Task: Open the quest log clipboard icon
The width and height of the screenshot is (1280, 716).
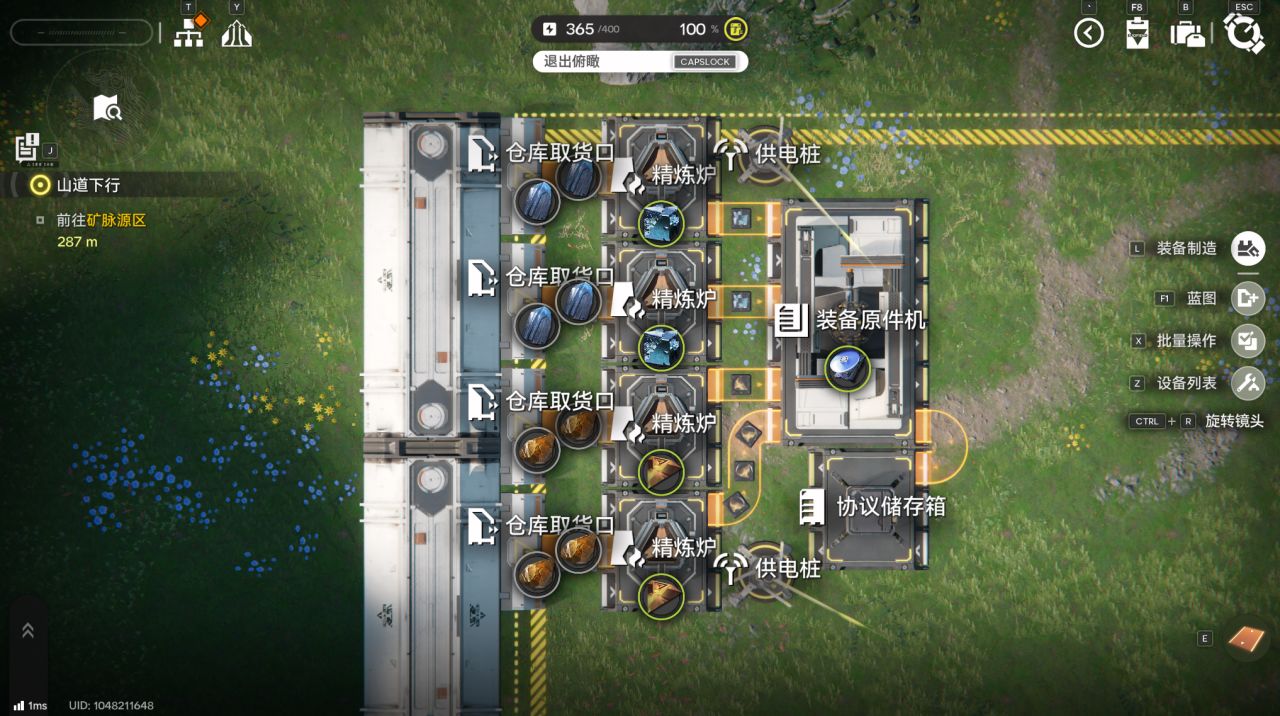Action: (28, 148)
